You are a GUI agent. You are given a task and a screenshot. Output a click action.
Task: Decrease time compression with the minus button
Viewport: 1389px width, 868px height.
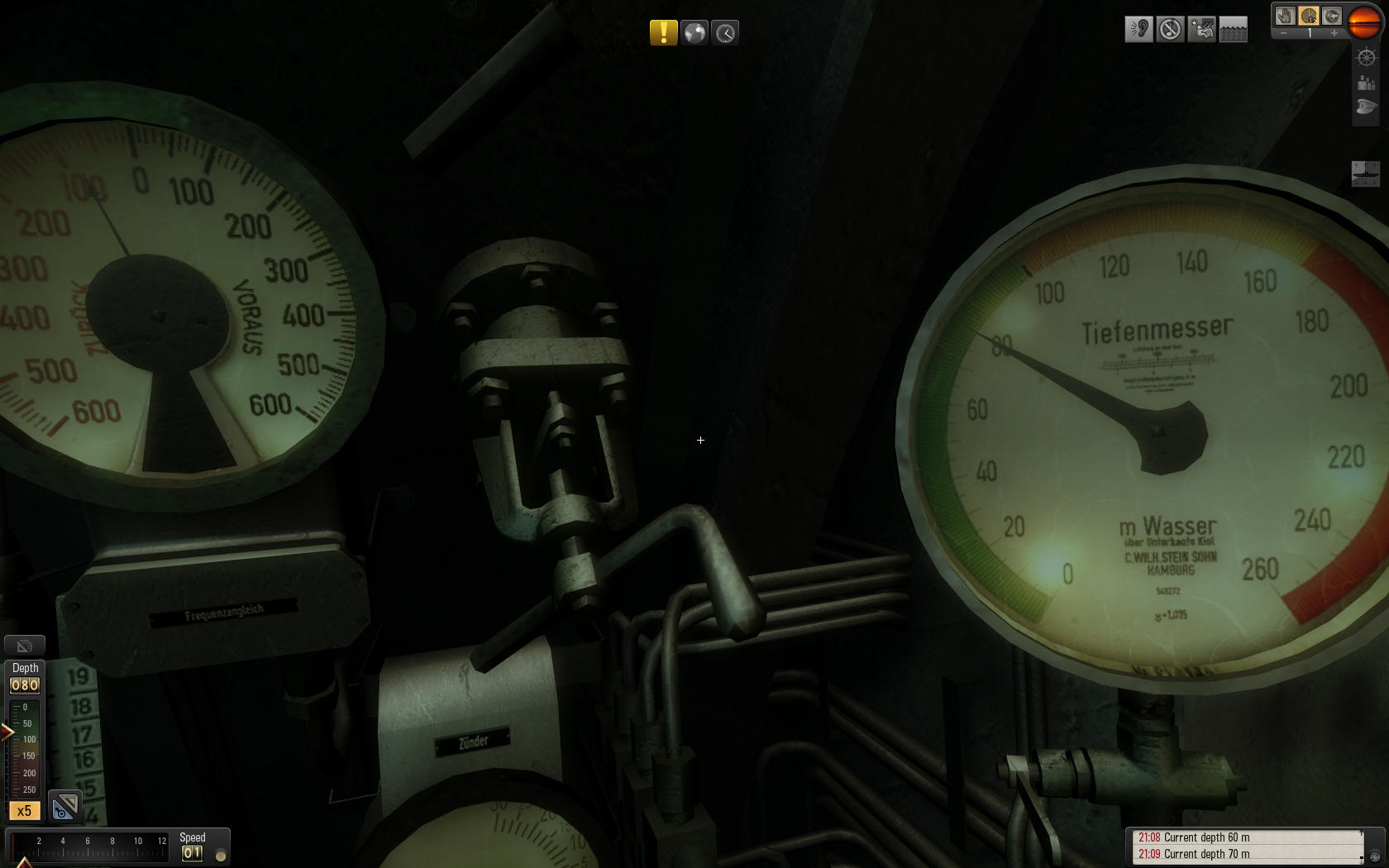1283,34
